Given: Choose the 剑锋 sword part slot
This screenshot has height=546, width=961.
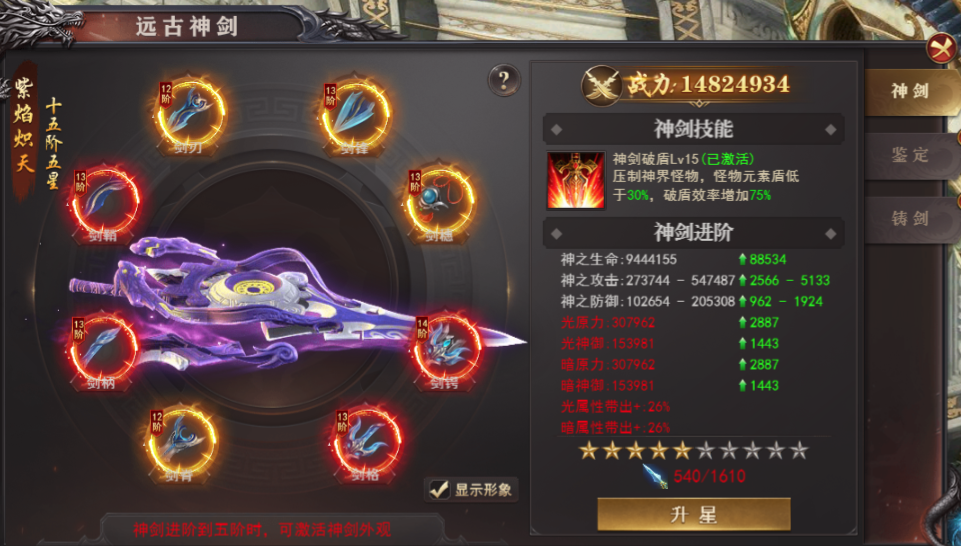Looking at the screenshot, I should tap(357, 117).
